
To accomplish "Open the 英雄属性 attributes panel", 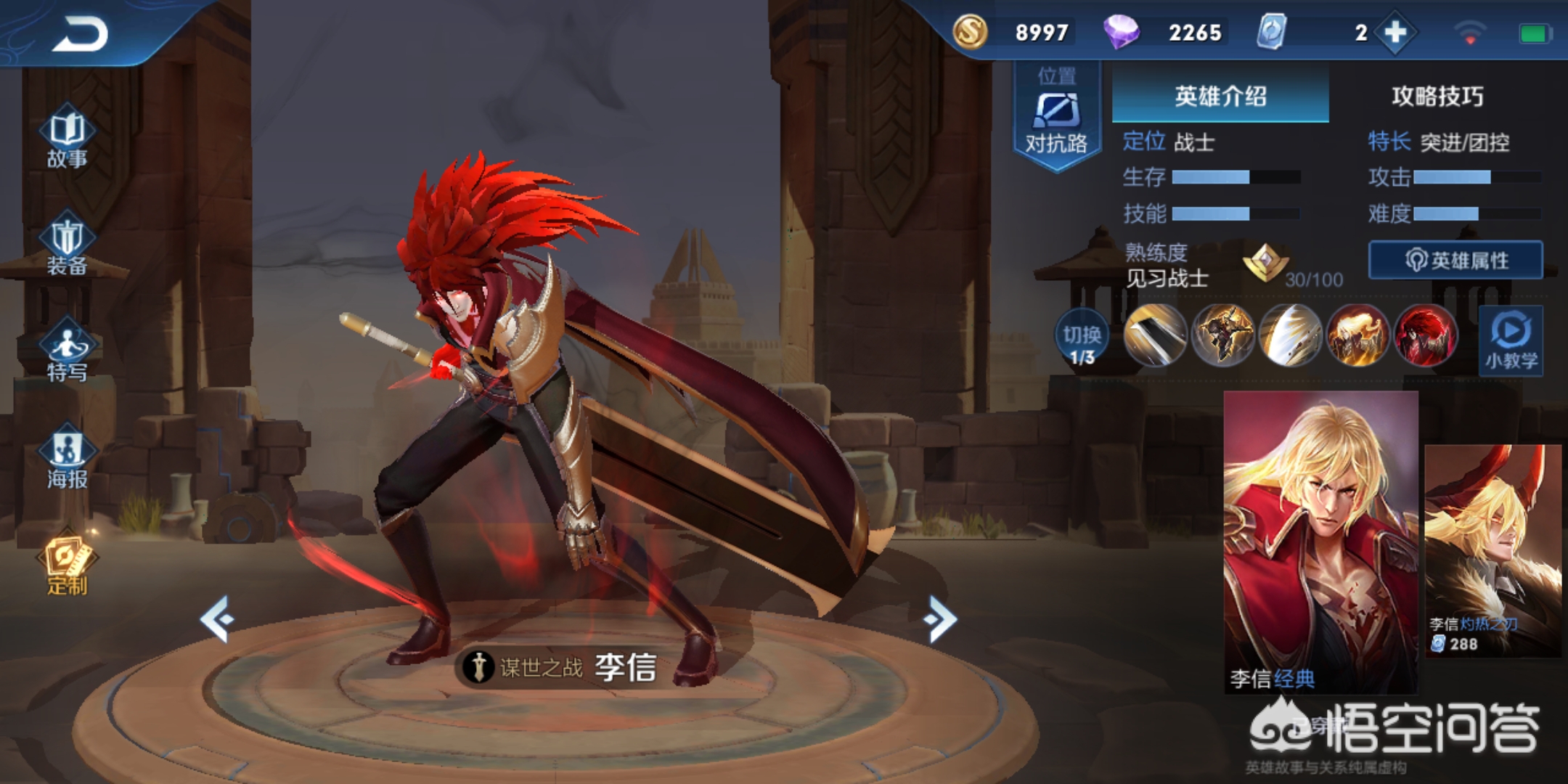I will (1455, 260).
